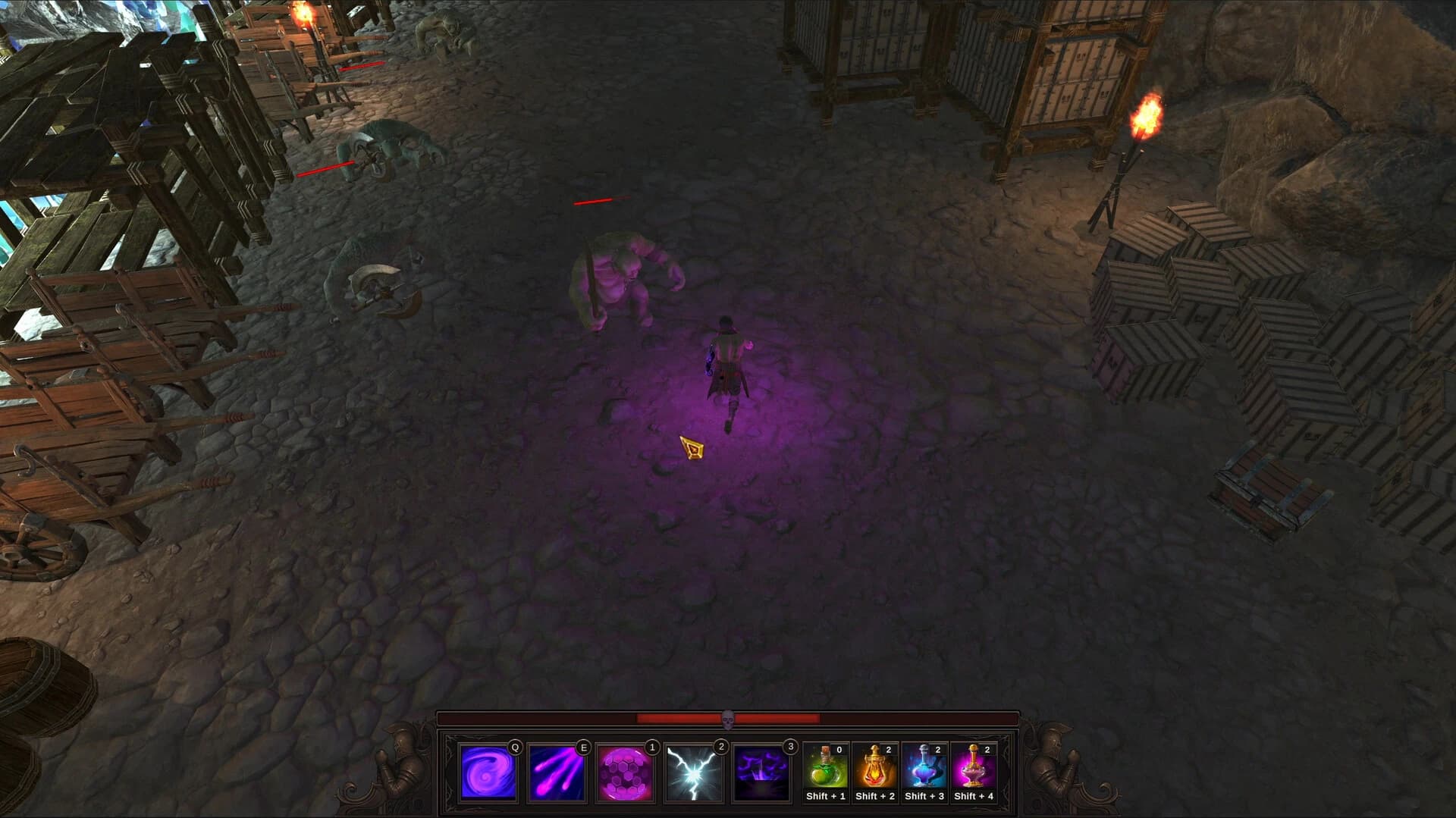Viewport: 1456px width, 818px height.
Task: Trigger the magenta hexagon shield ability
Action: 625,772
